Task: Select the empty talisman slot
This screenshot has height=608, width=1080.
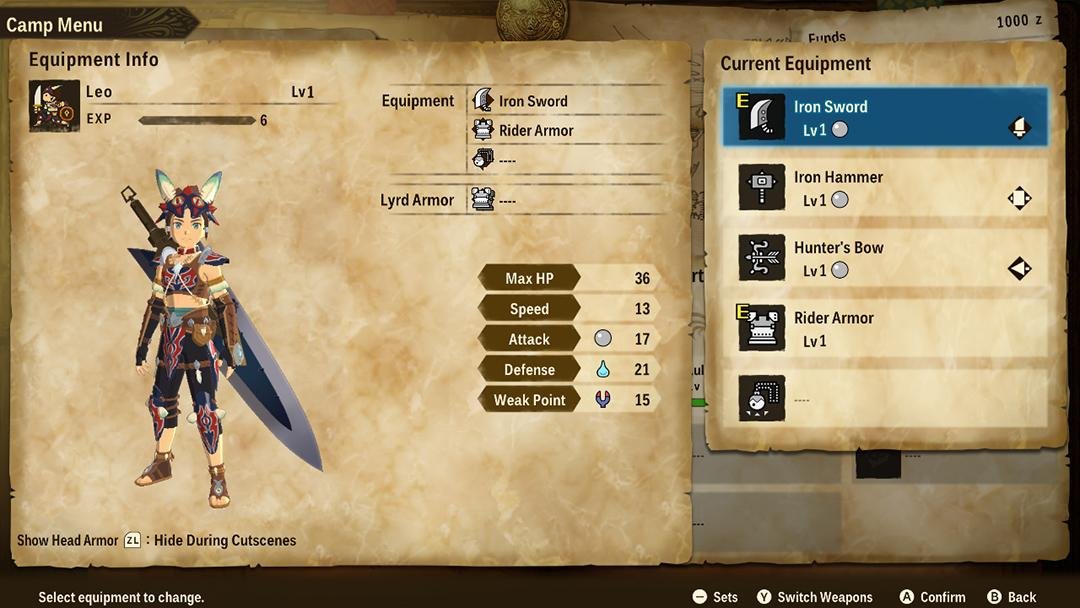Action: 885,398
